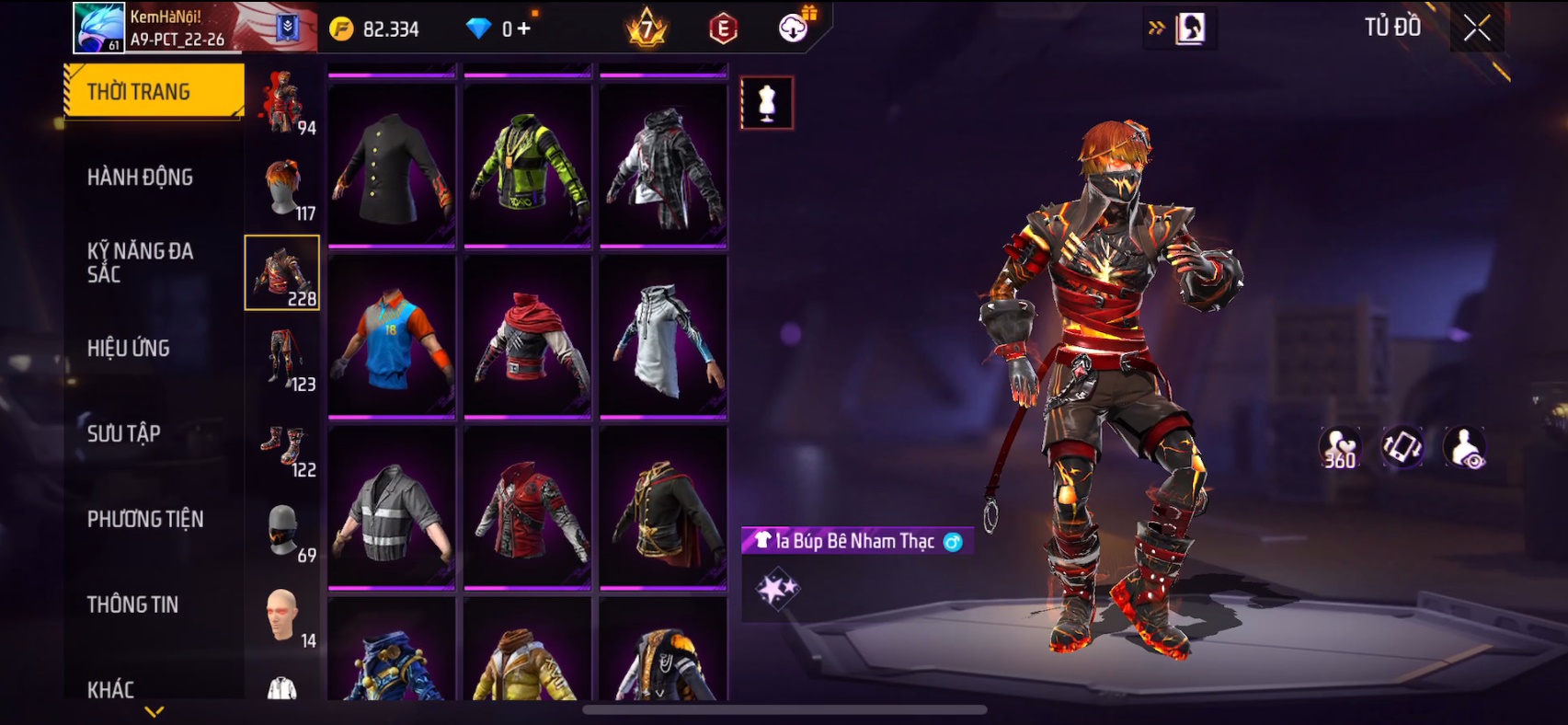Select the white hoodie top
Screen dimensions: 1568x725
click(663, 337)
